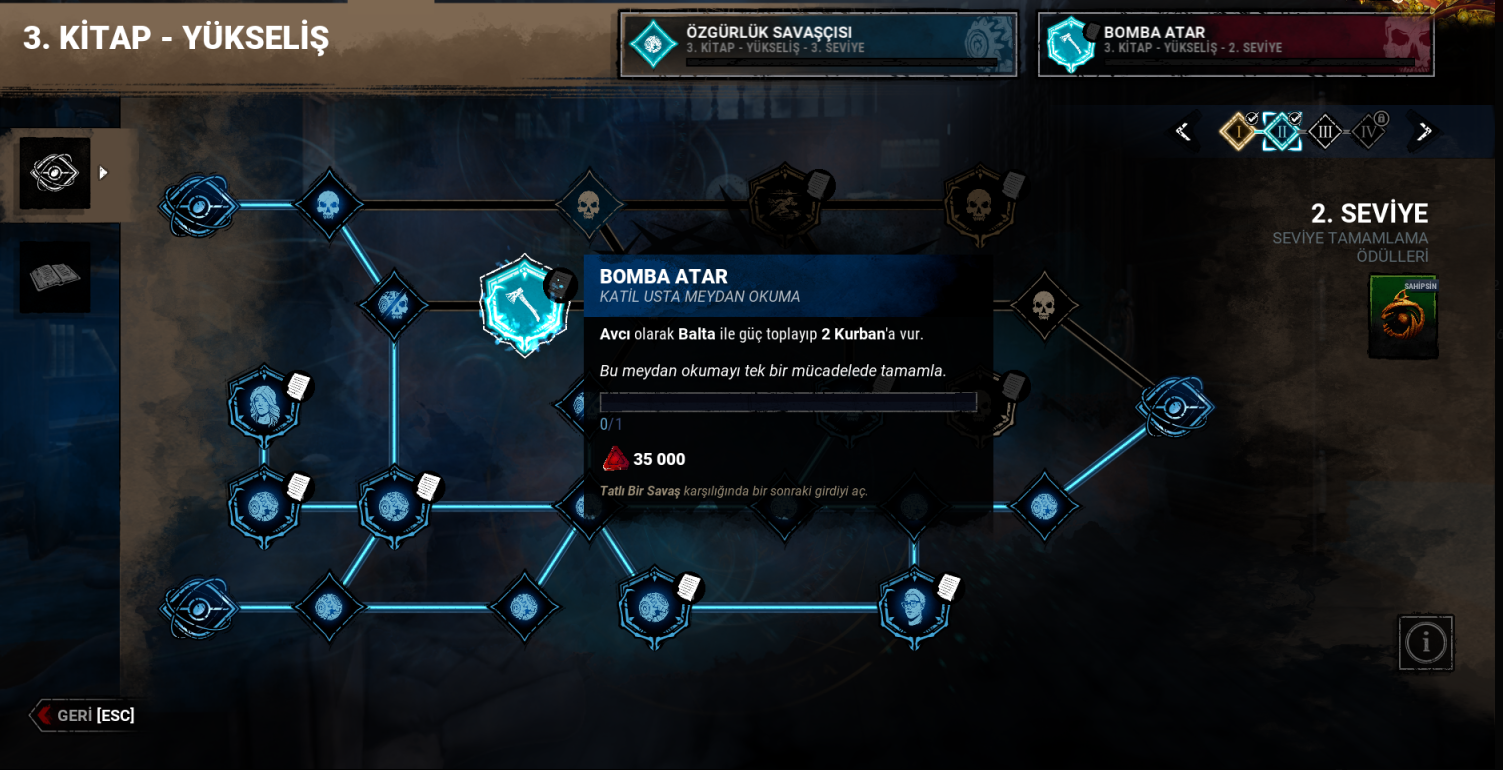Screen dimensions: 1503x770
Task: Open the Level III tab
Action: 1325,130
